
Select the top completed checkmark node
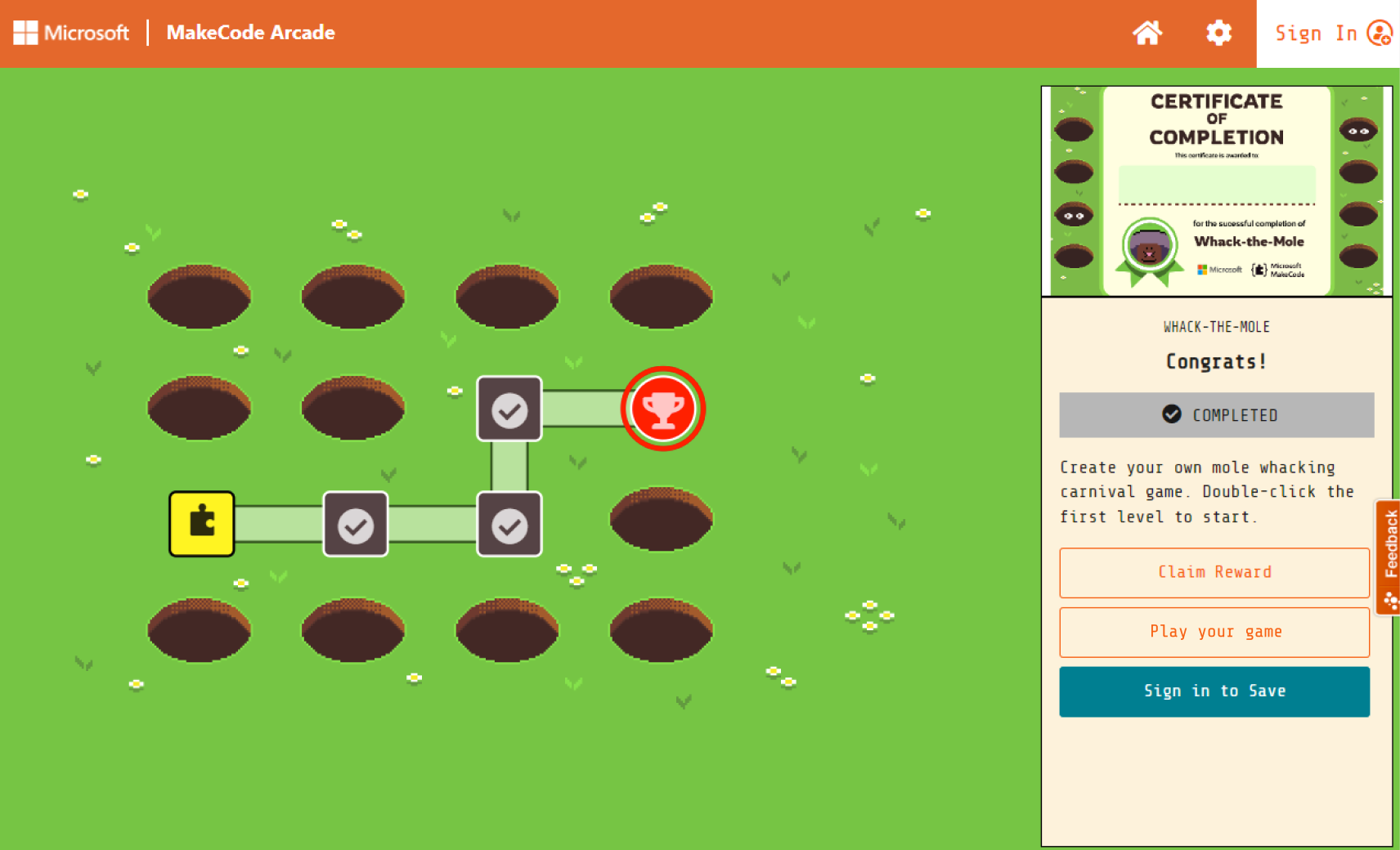point(509,408)
